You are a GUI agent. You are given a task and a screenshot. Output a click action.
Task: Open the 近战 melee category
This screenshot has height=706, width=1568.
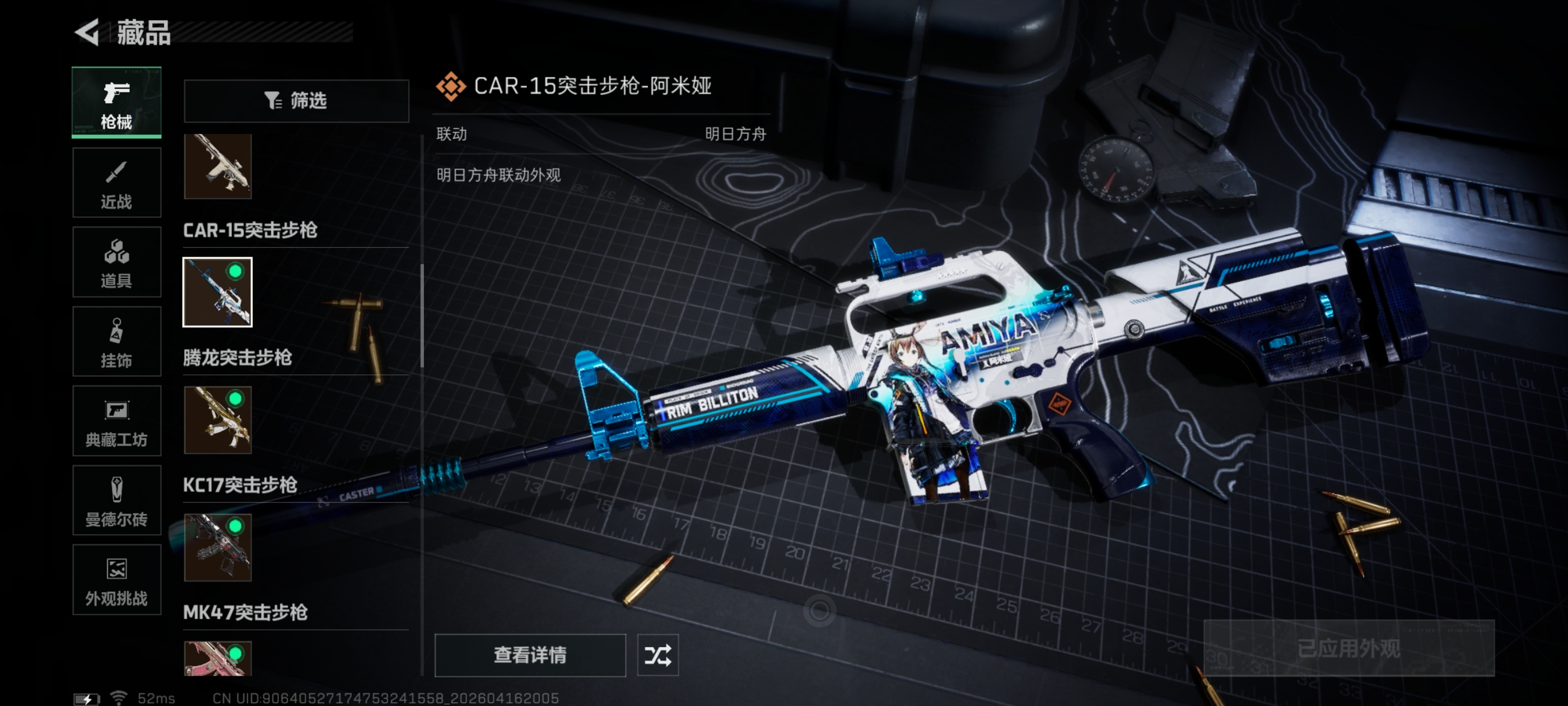coord(116,183)
